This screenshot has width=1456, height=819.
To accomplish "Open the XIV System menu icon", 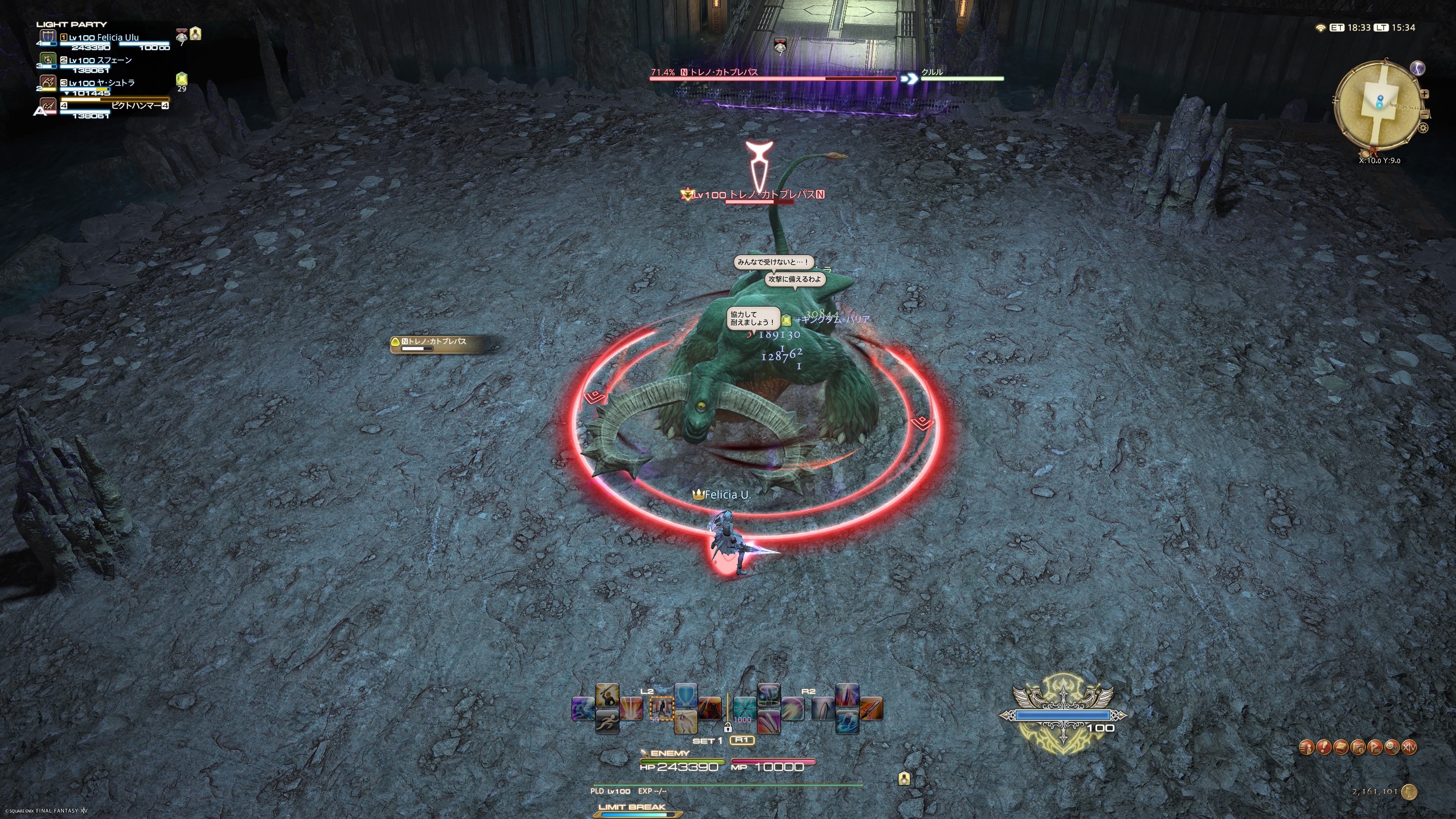I will click(1410, 747).
